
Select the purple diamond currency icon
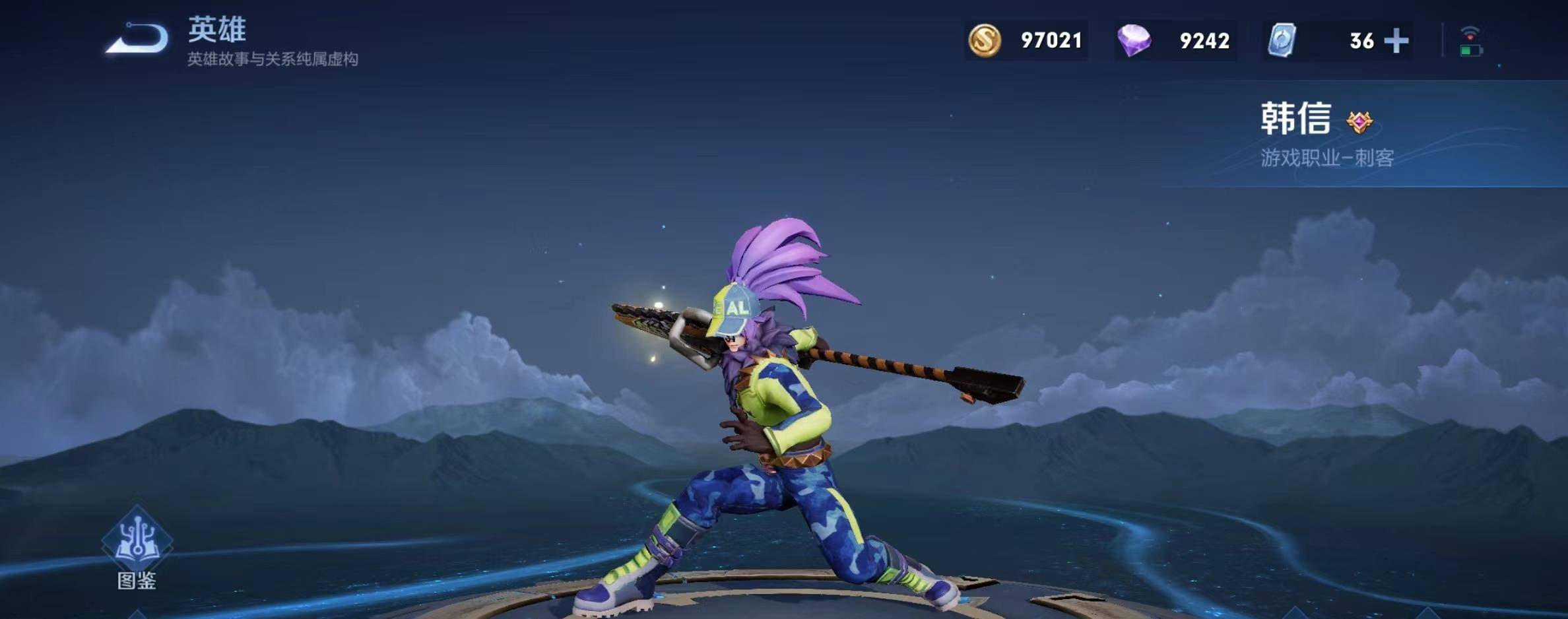coord(1134,40)
